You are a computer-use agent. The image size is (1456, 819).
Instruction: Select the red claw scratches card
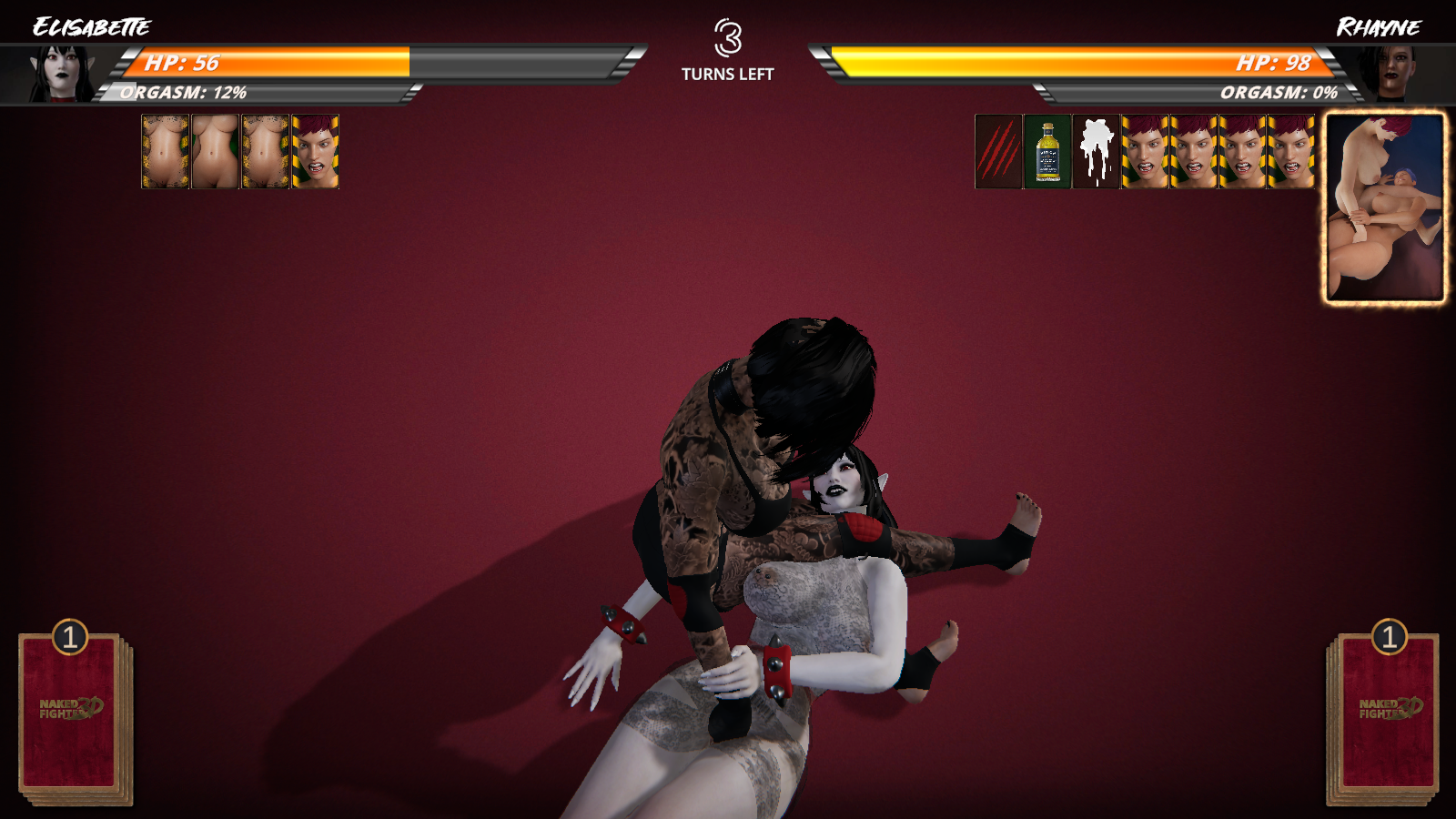[x=998, y=151]
